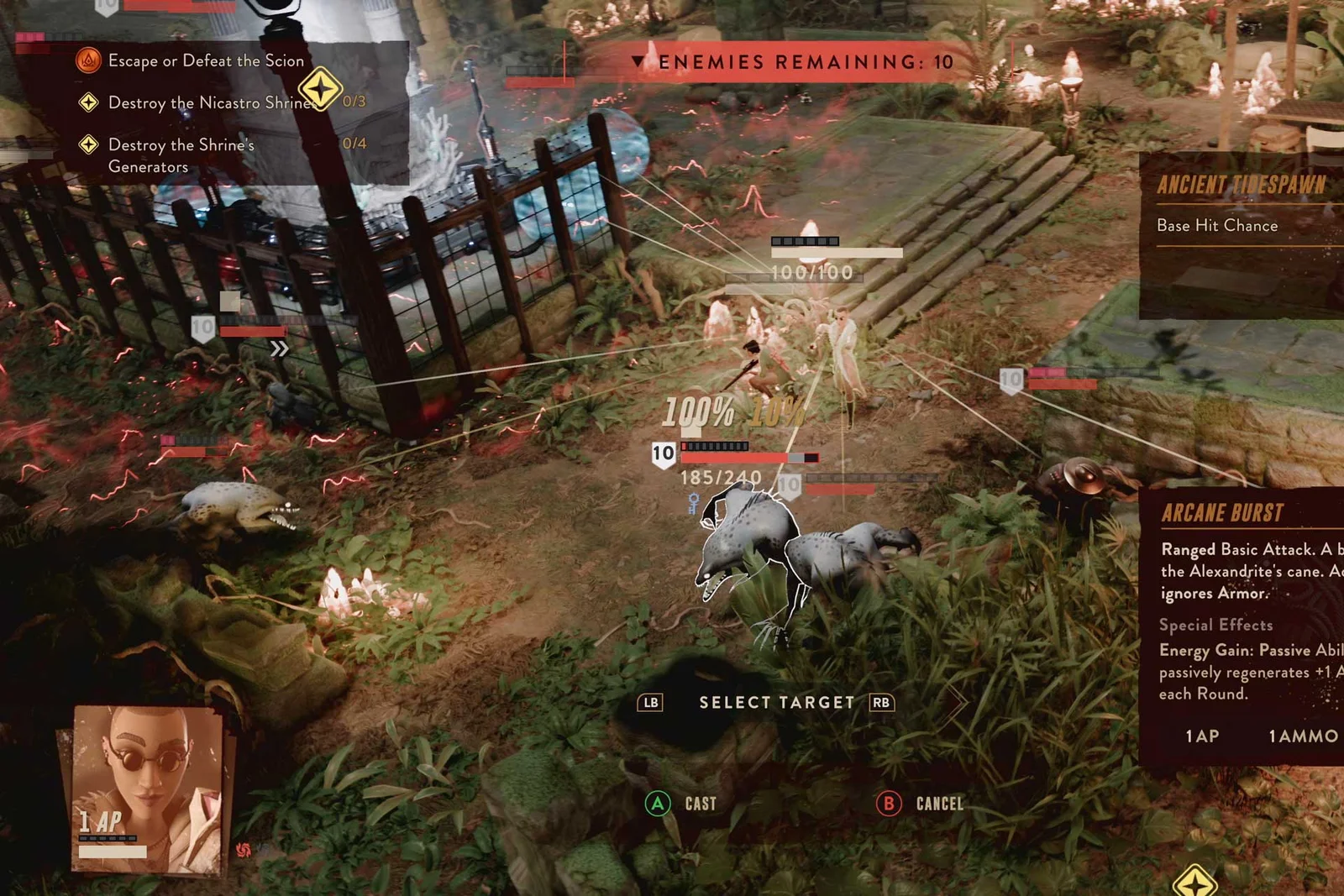Select the Destroy the Nicastro Shrines objective
The image size is (1344, 896).
tap(210, 103)
